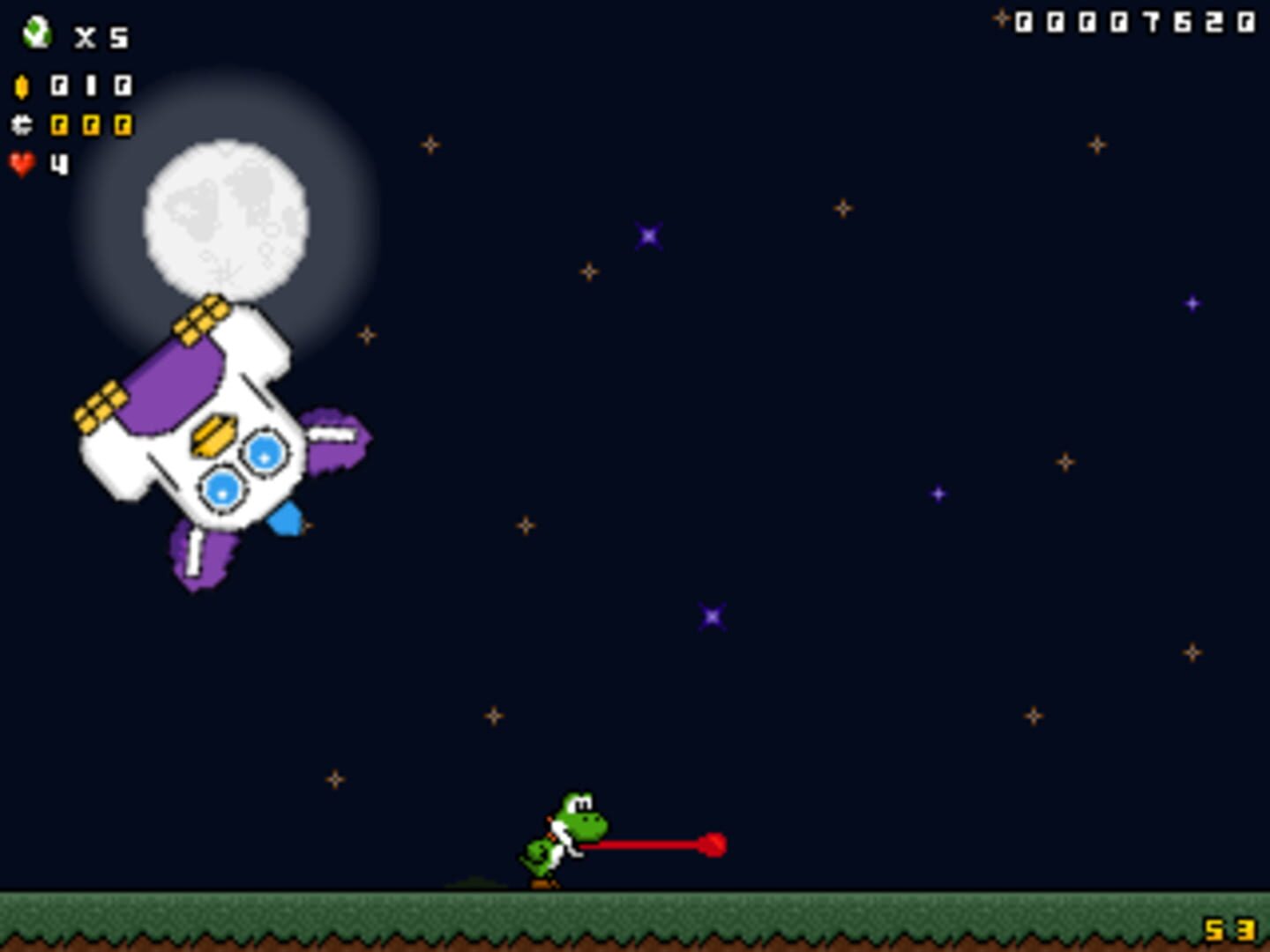The height and width of the screenshot is (952, 1270).
Task: Click the purple sparkle star near center
Action: click(x=711, y=616)
